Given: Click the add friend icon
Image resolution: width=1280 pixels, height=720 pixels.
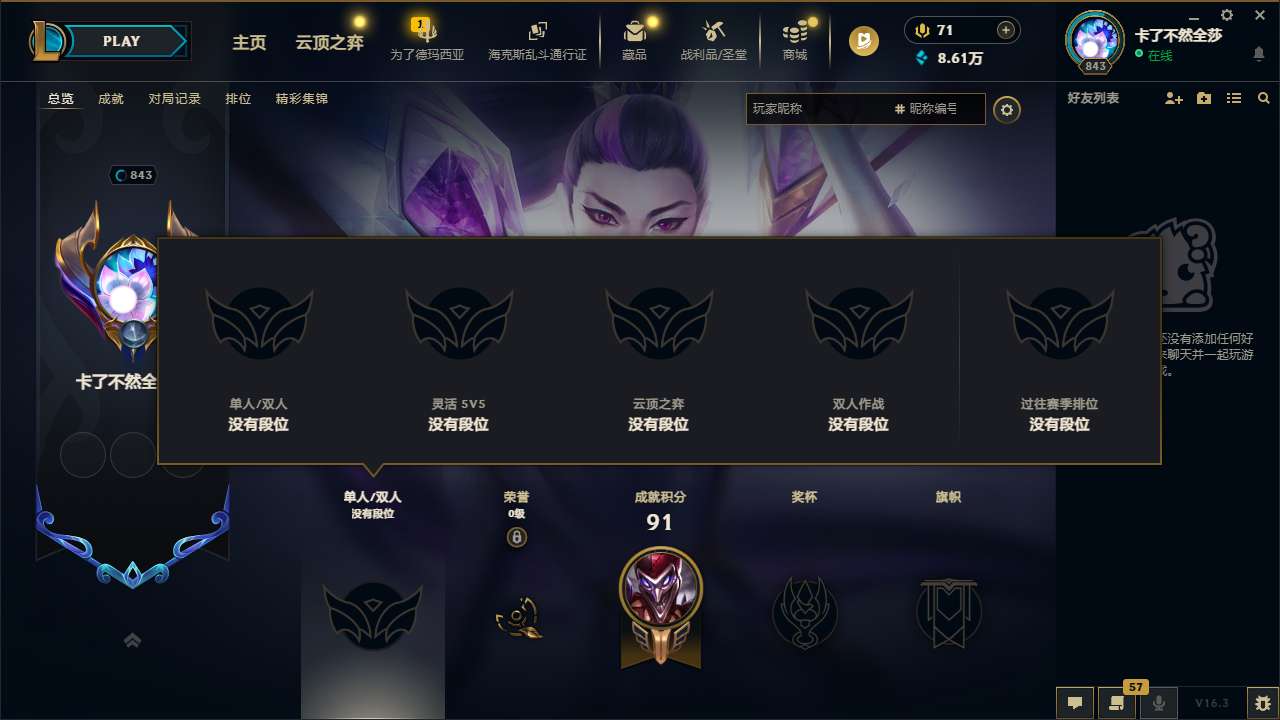Looking at the screenshot, I should (1172, 98).
